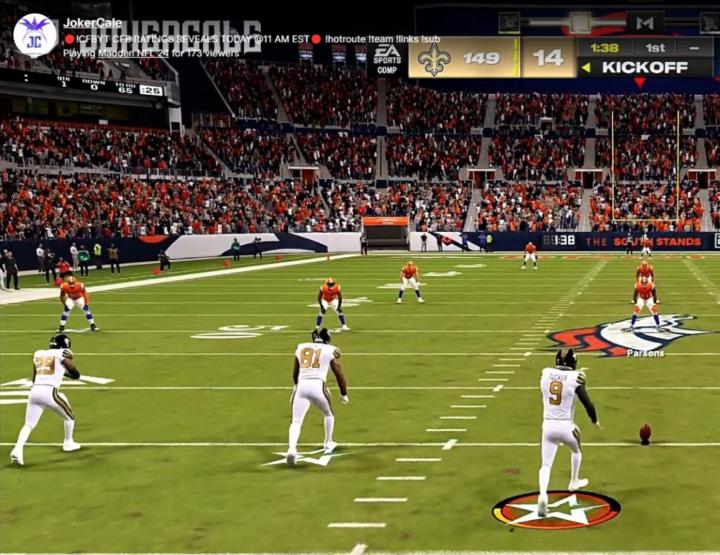Open the JokerCale streamer avatar
The width and height of the screenshot is (720, 555).
click(35, 35)
